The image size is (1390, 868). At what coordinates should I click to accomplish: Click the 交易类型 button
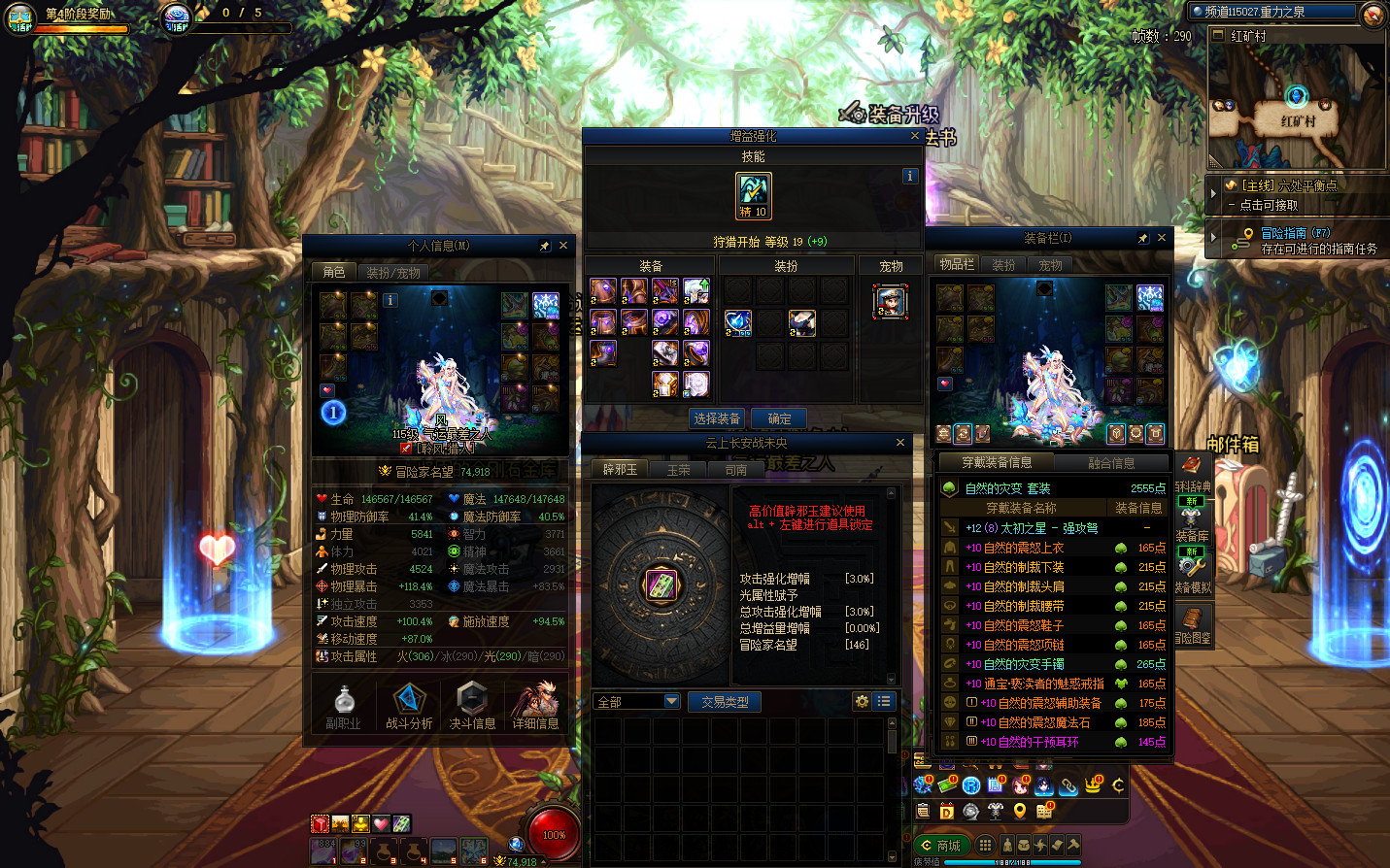(x=725, y=701)
